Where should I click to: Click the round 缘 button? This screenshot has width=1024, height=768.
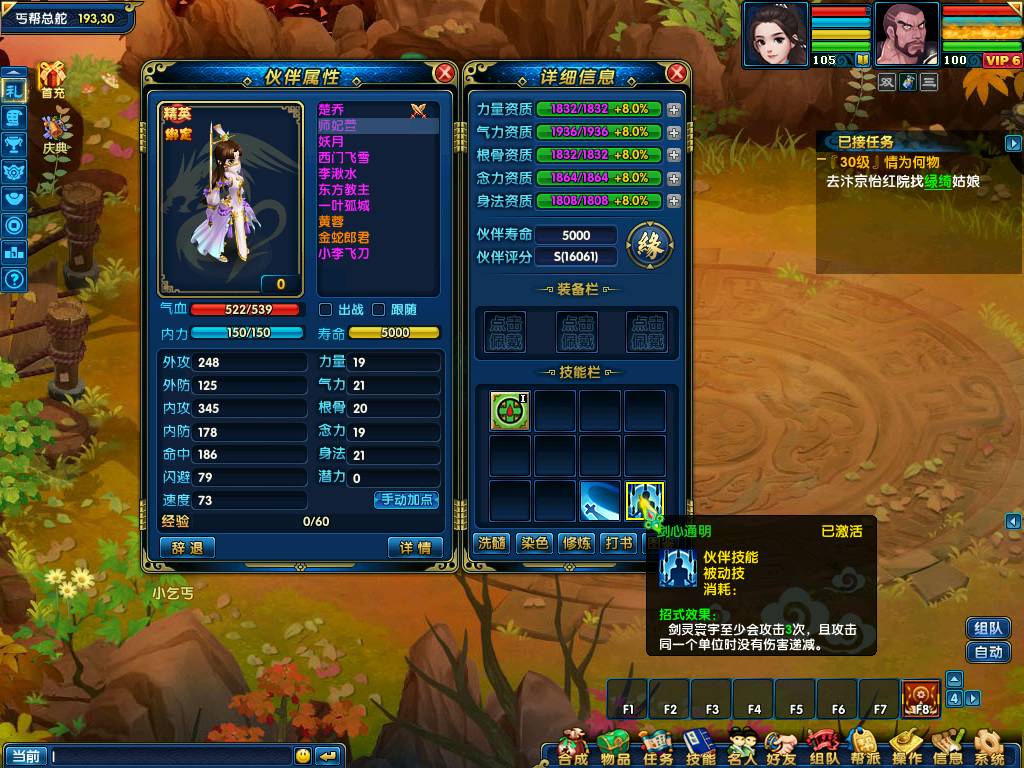coord(648,243)
